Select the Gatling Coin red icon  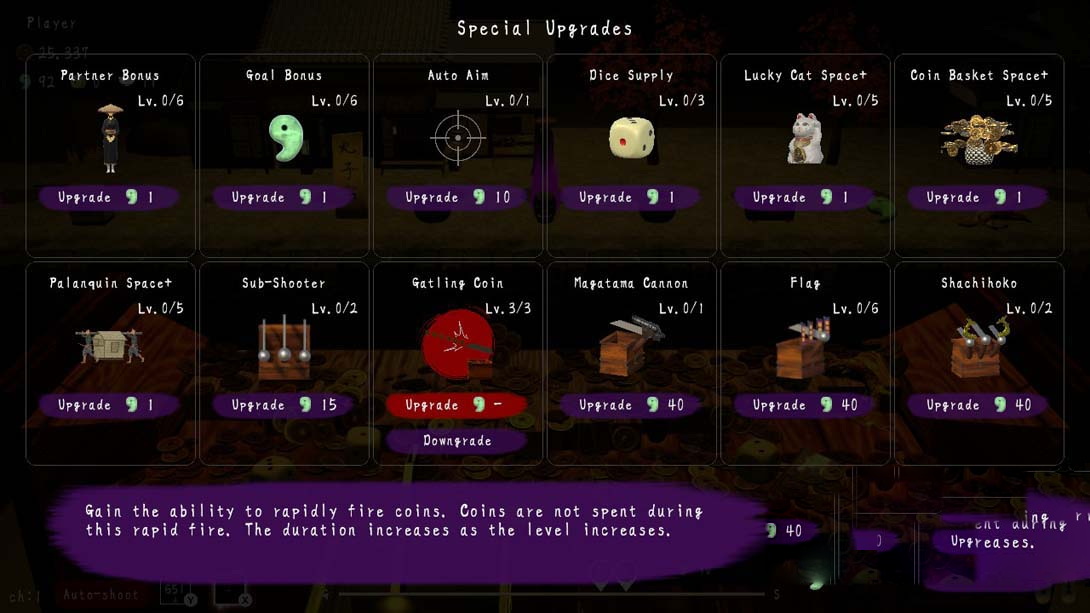[457, 345]
